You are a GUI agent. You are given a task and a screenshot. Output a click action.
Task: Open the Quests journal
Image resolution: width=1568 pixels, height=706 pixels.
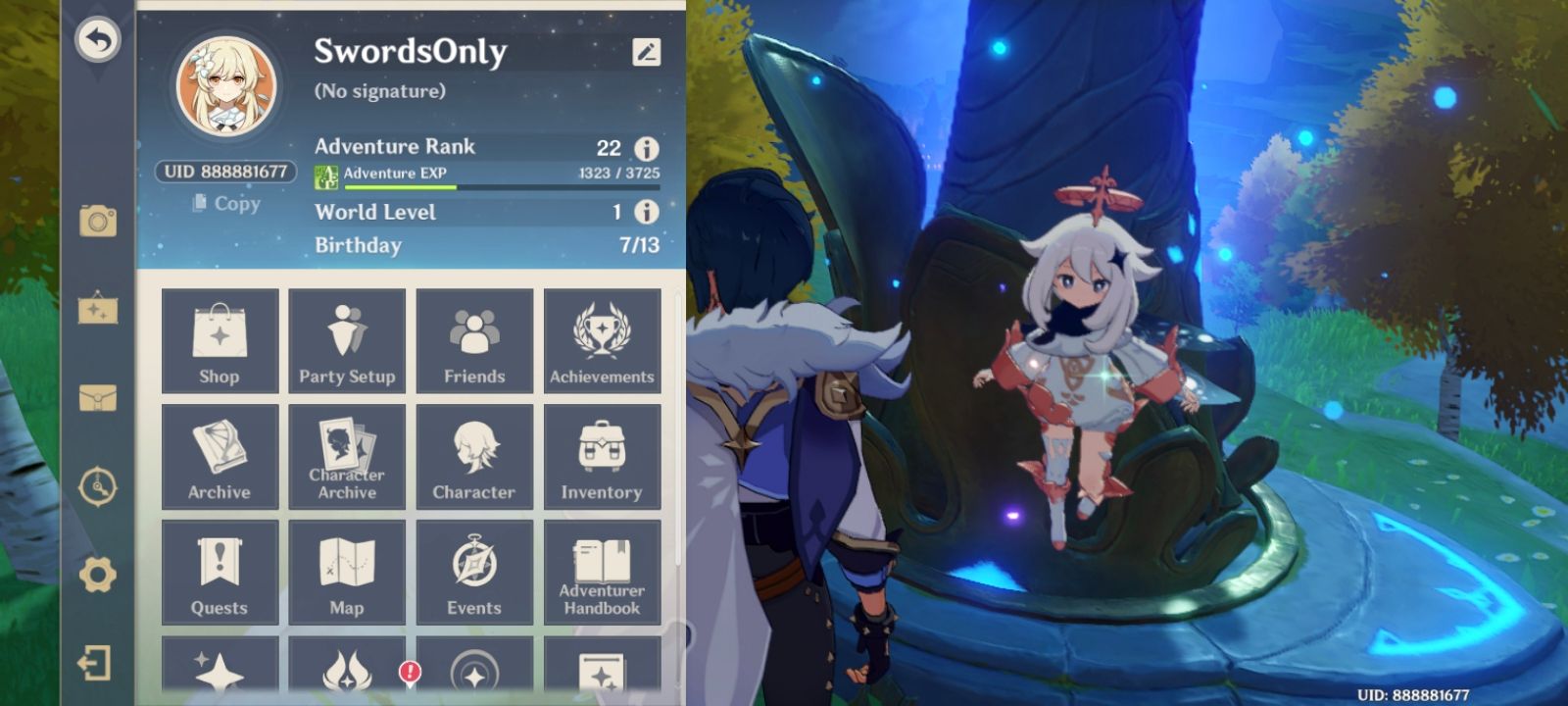click(220, 571)
